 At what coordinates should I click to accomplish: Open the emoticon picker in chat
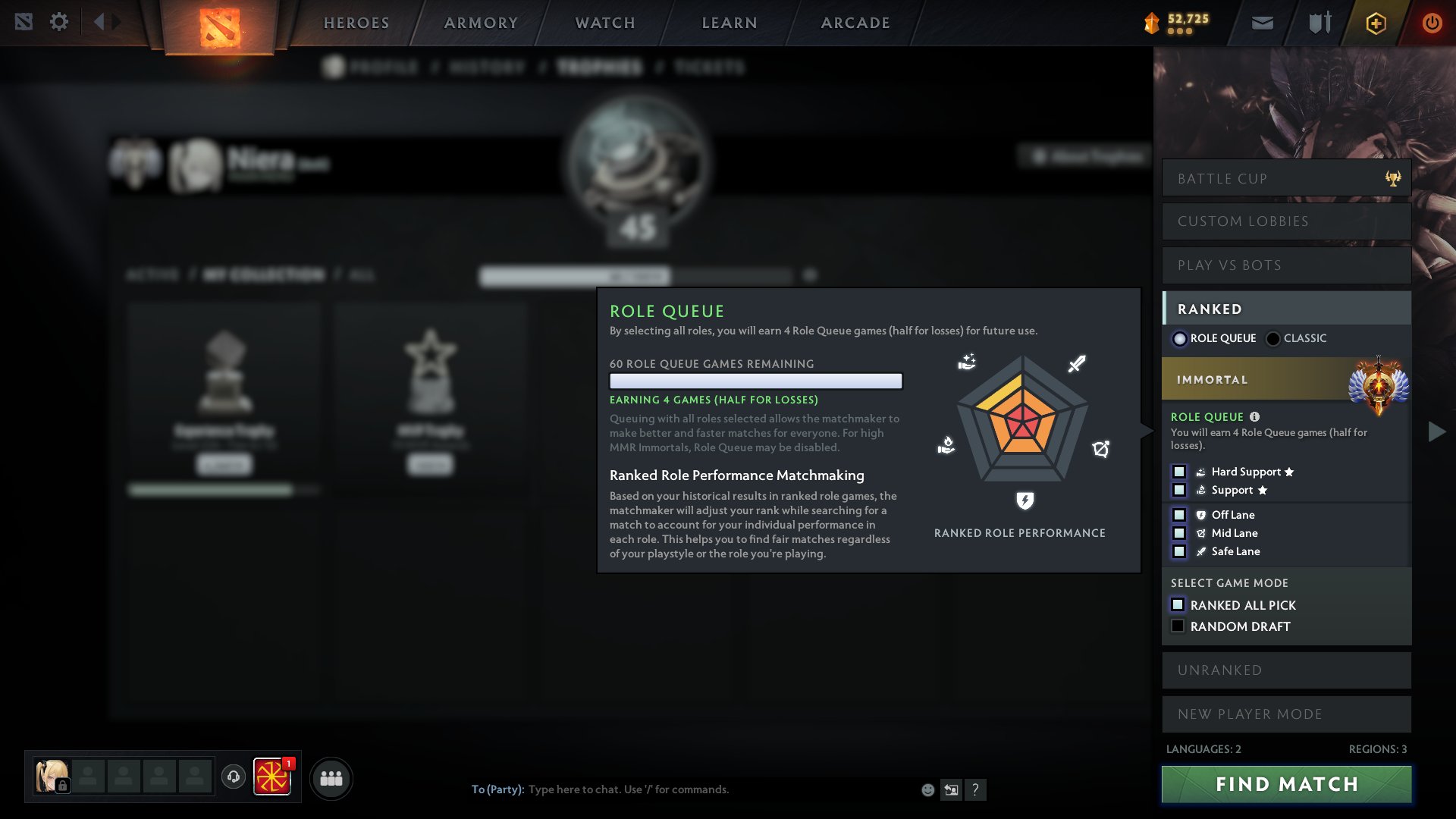[x=927, y=789]
